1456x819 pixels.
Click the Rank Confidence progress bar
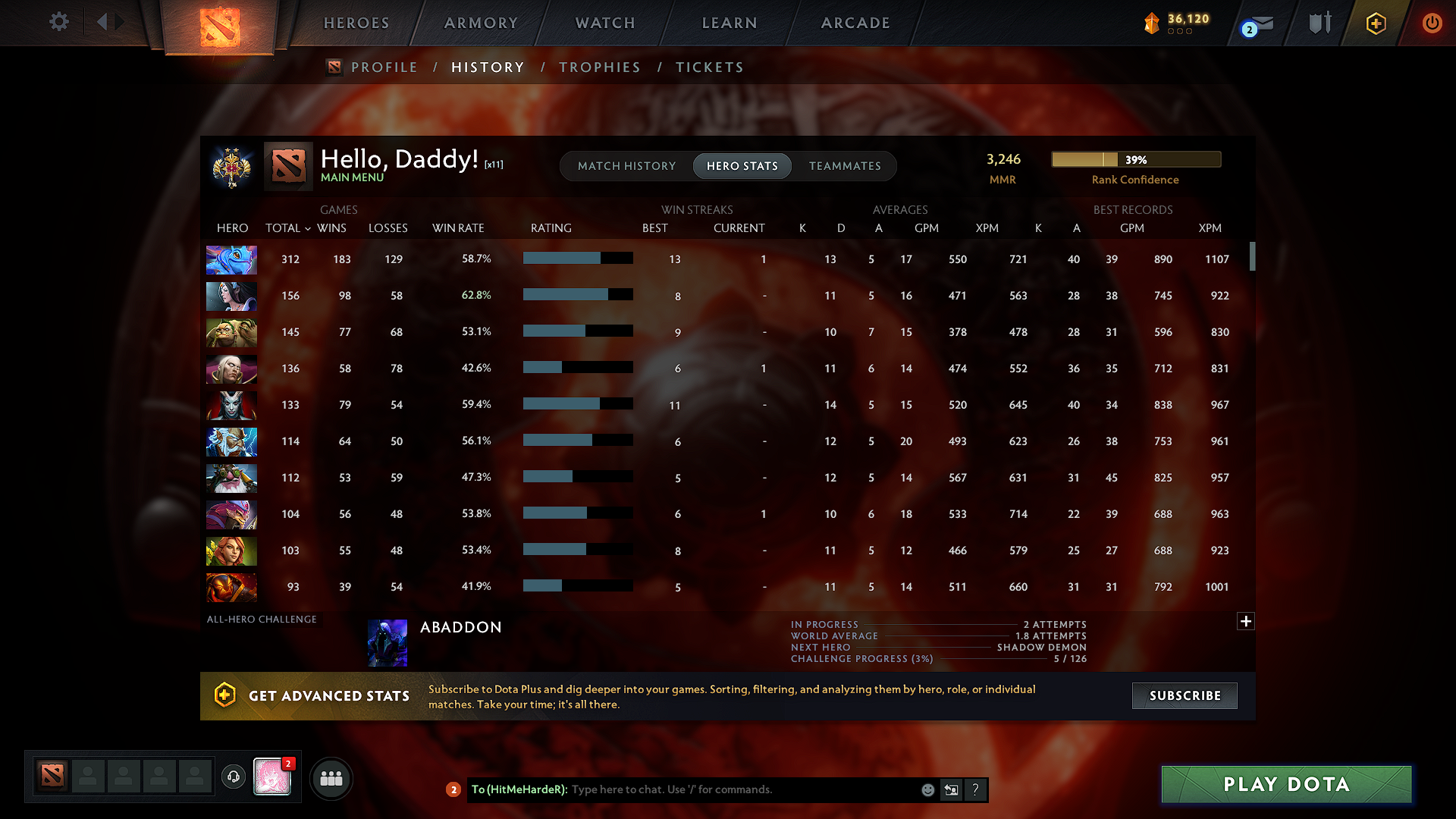(1135, 159)
